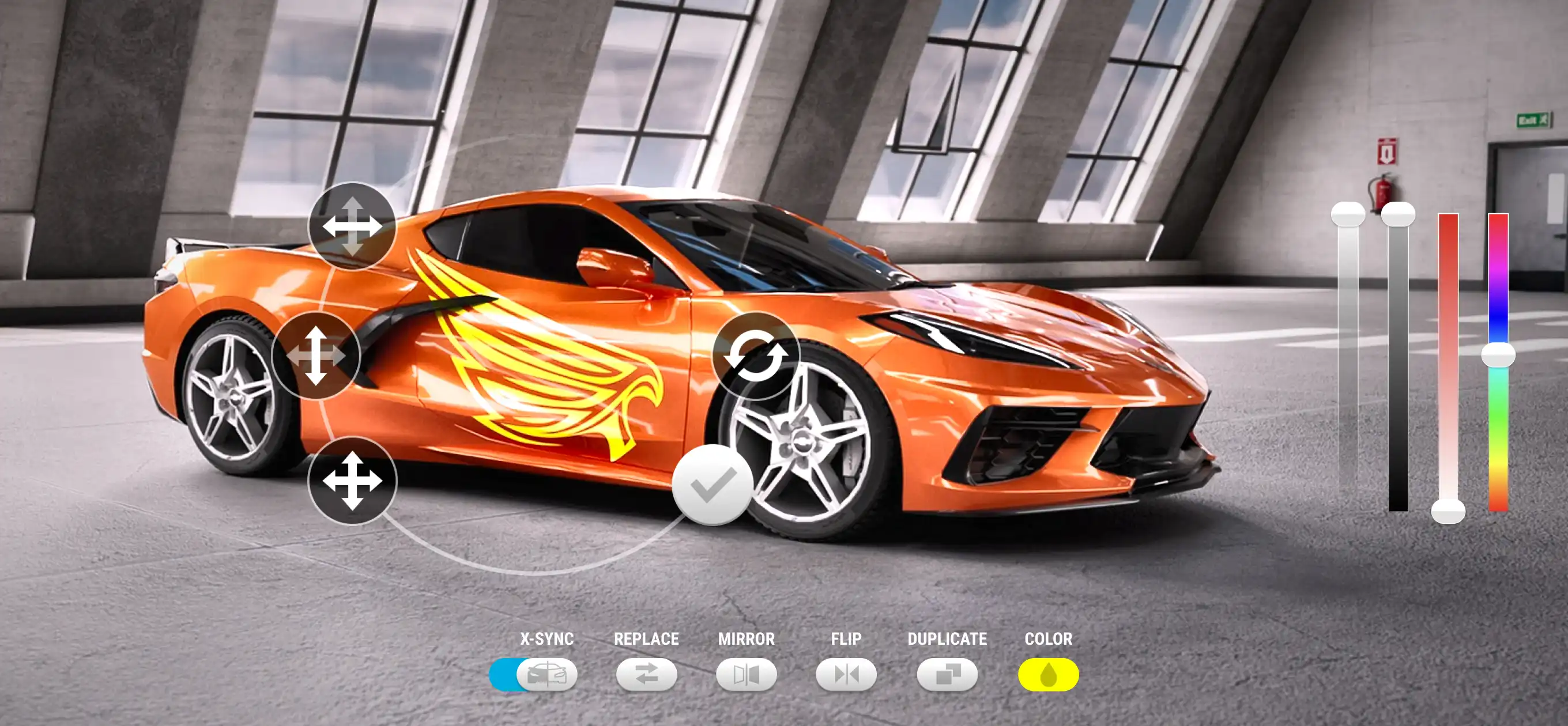Select the Flip decal icon
The image size is (1568, 726).
tap(846, 674)
